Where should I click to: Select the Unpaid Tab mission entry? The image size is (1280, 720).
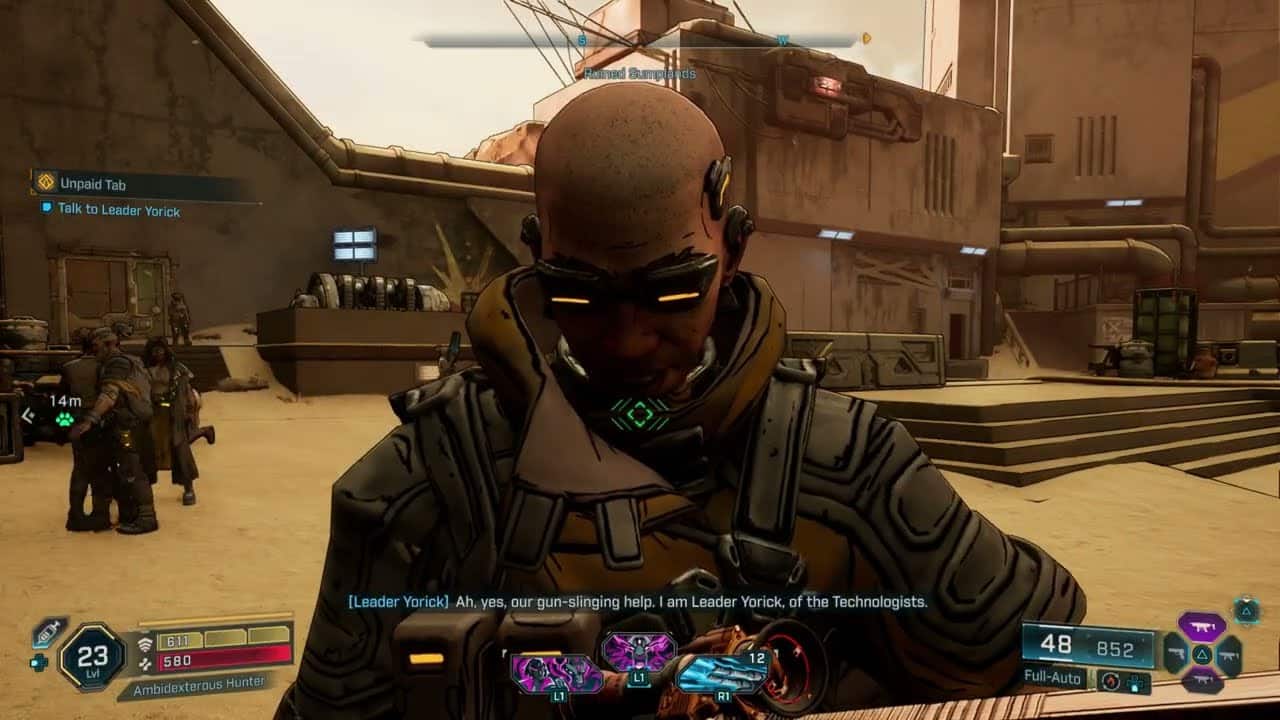pos(92,183)
